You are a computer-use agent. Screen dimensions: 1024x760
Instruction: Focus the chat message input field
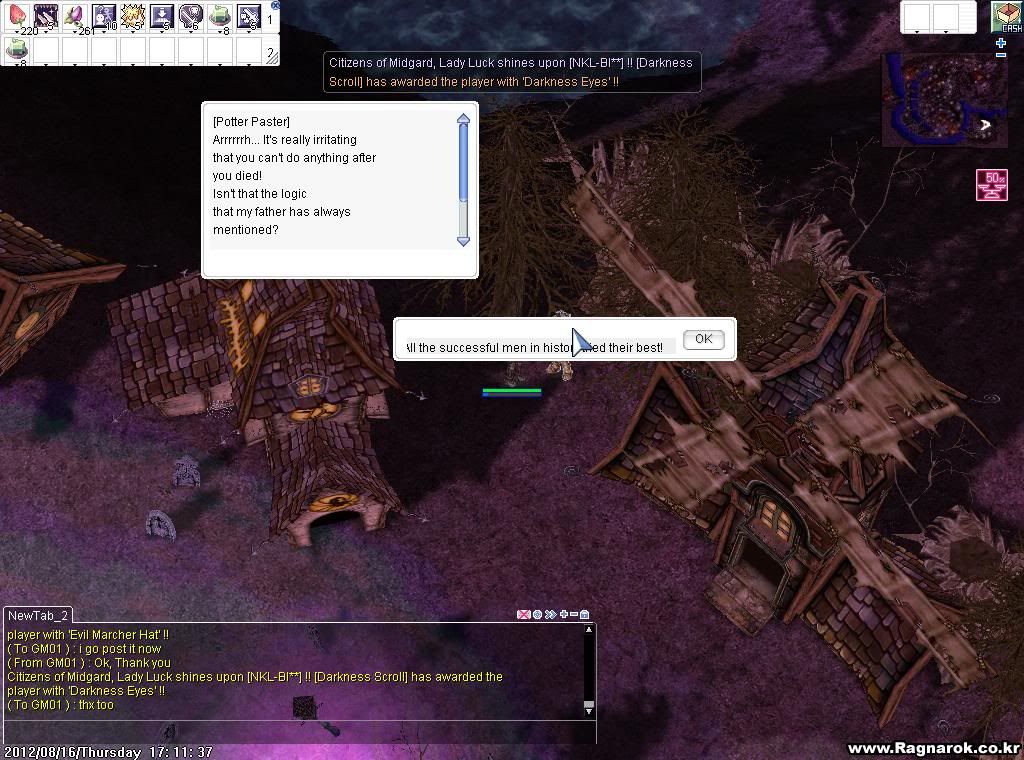pos(300,730)
